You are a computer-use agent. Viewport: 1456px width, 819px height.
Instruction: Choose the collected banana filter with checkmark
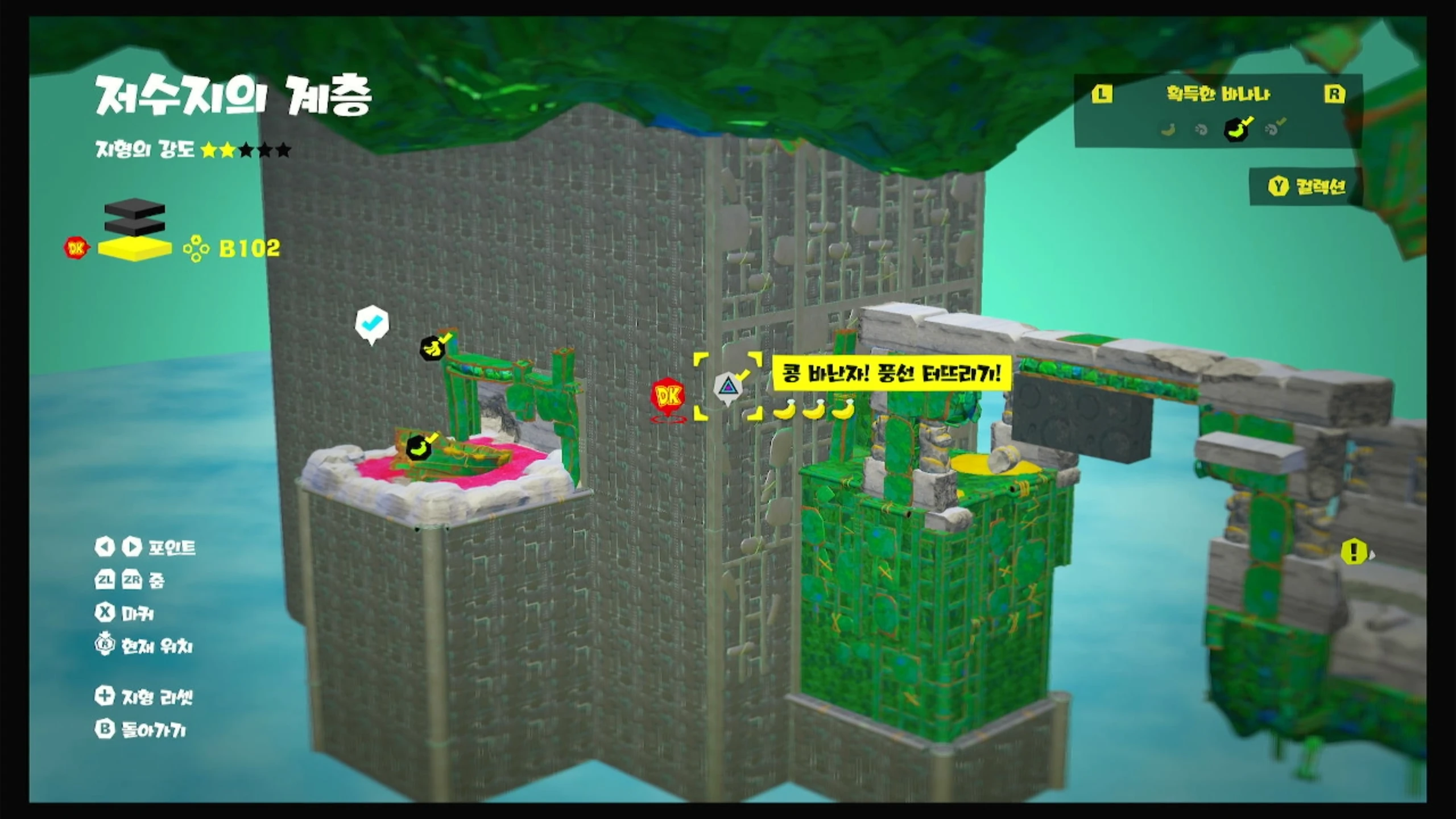pos(1237,130)
